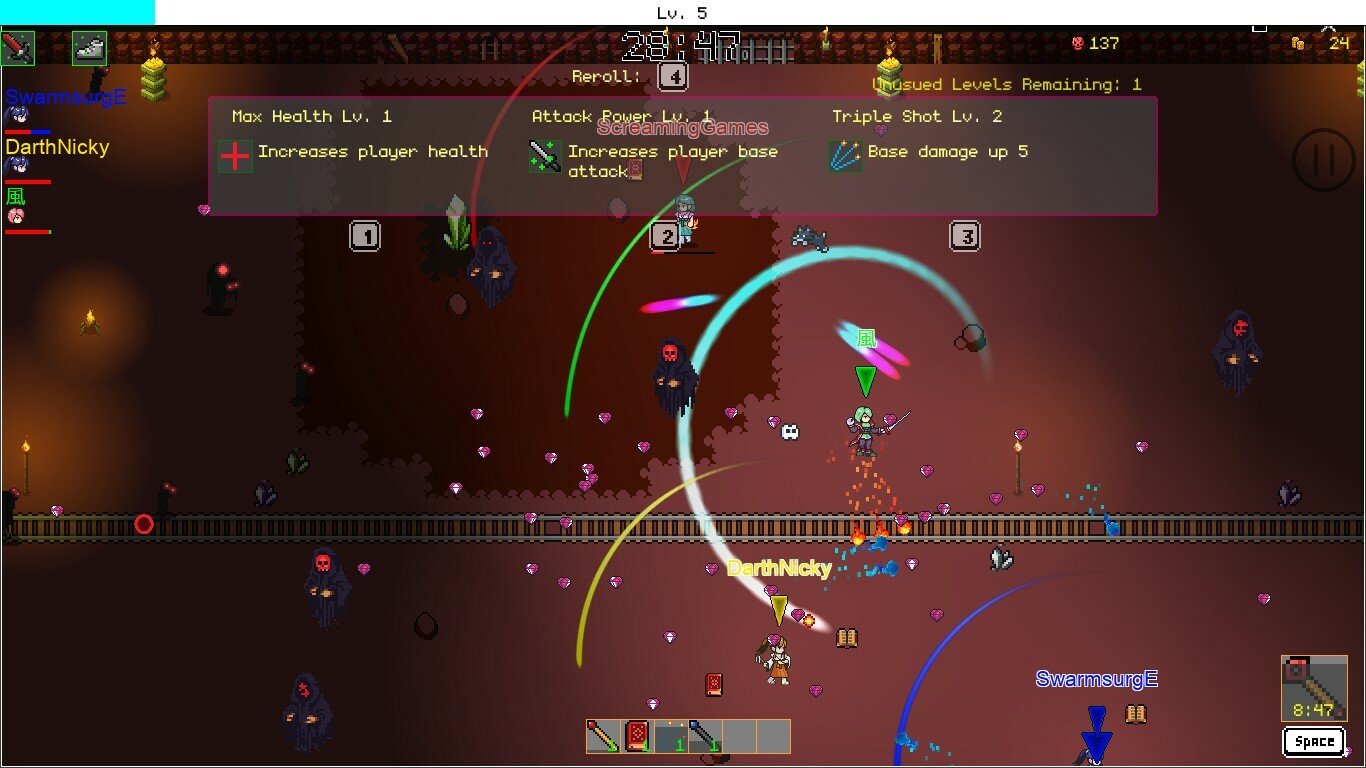Click the Triple Shot upgrade icon

(845, 157)
